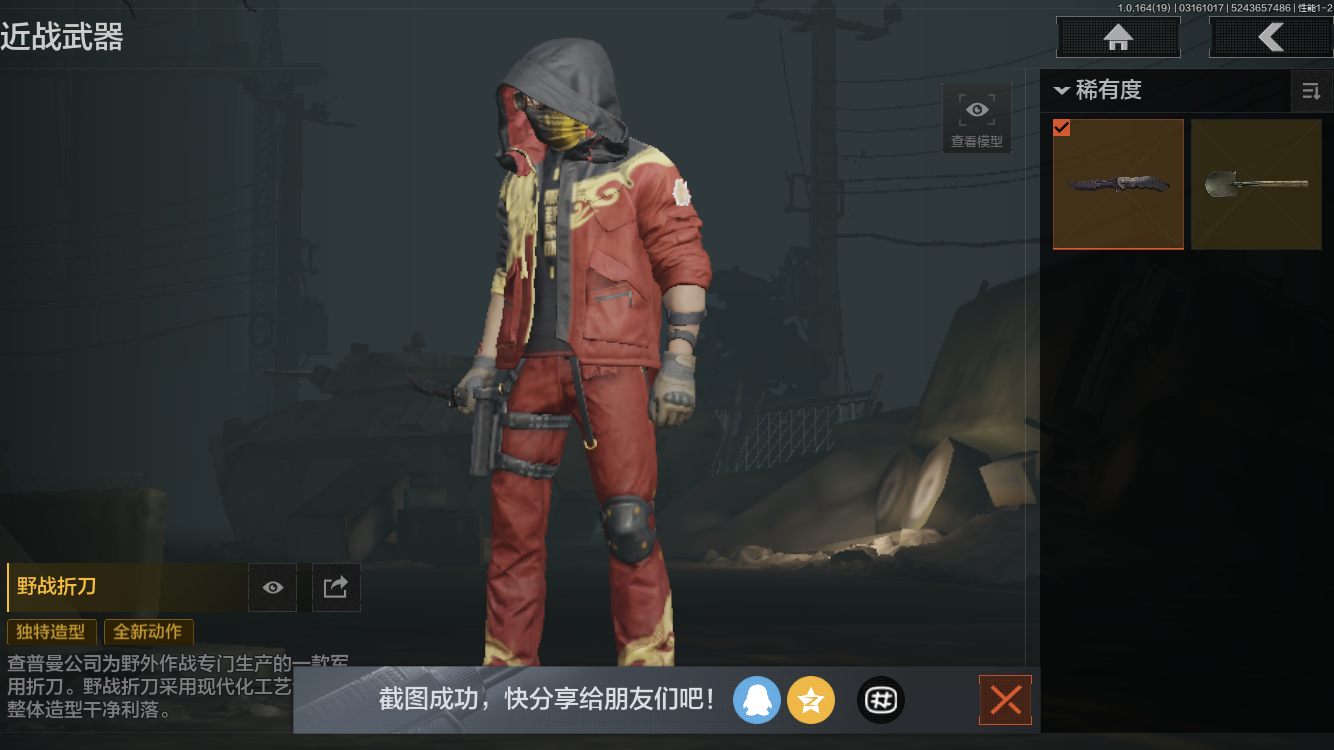The width and height of the screenshot is (1334, 750).
Task: Select the 独特造型 tag label
Action: tap(51, 632)
